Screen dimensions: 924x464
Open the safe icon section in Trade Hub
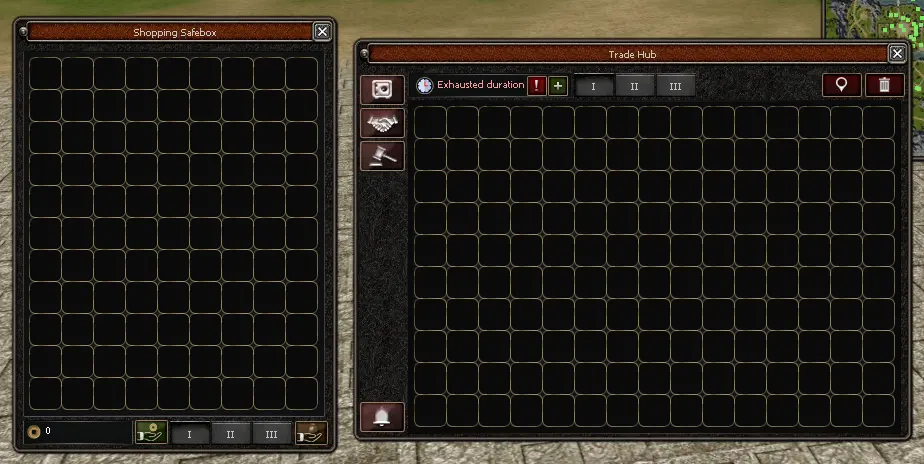pyautogui.click(x=383, y=90)
